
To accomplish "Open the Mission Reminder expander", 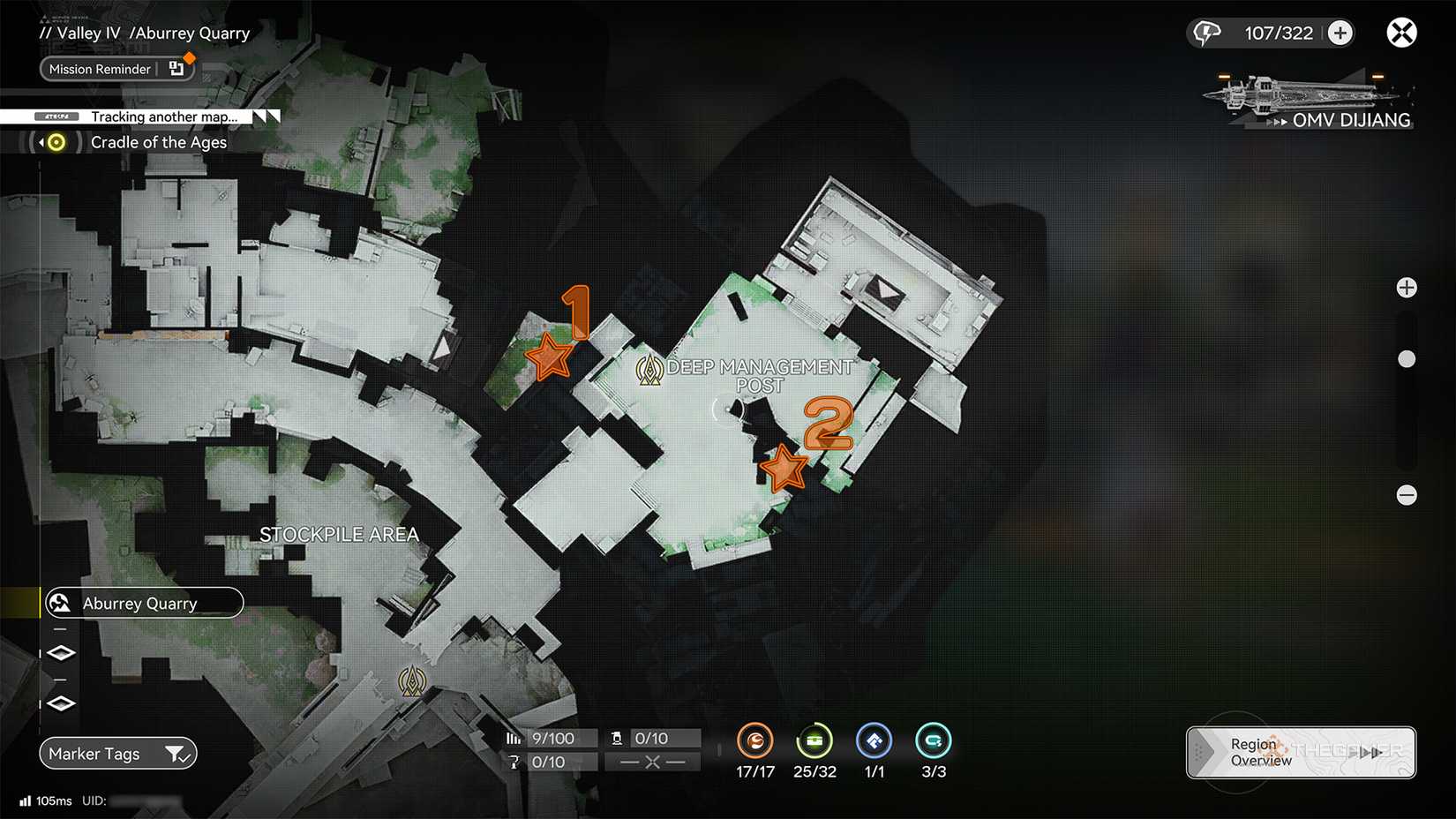I will coord(175,69).
